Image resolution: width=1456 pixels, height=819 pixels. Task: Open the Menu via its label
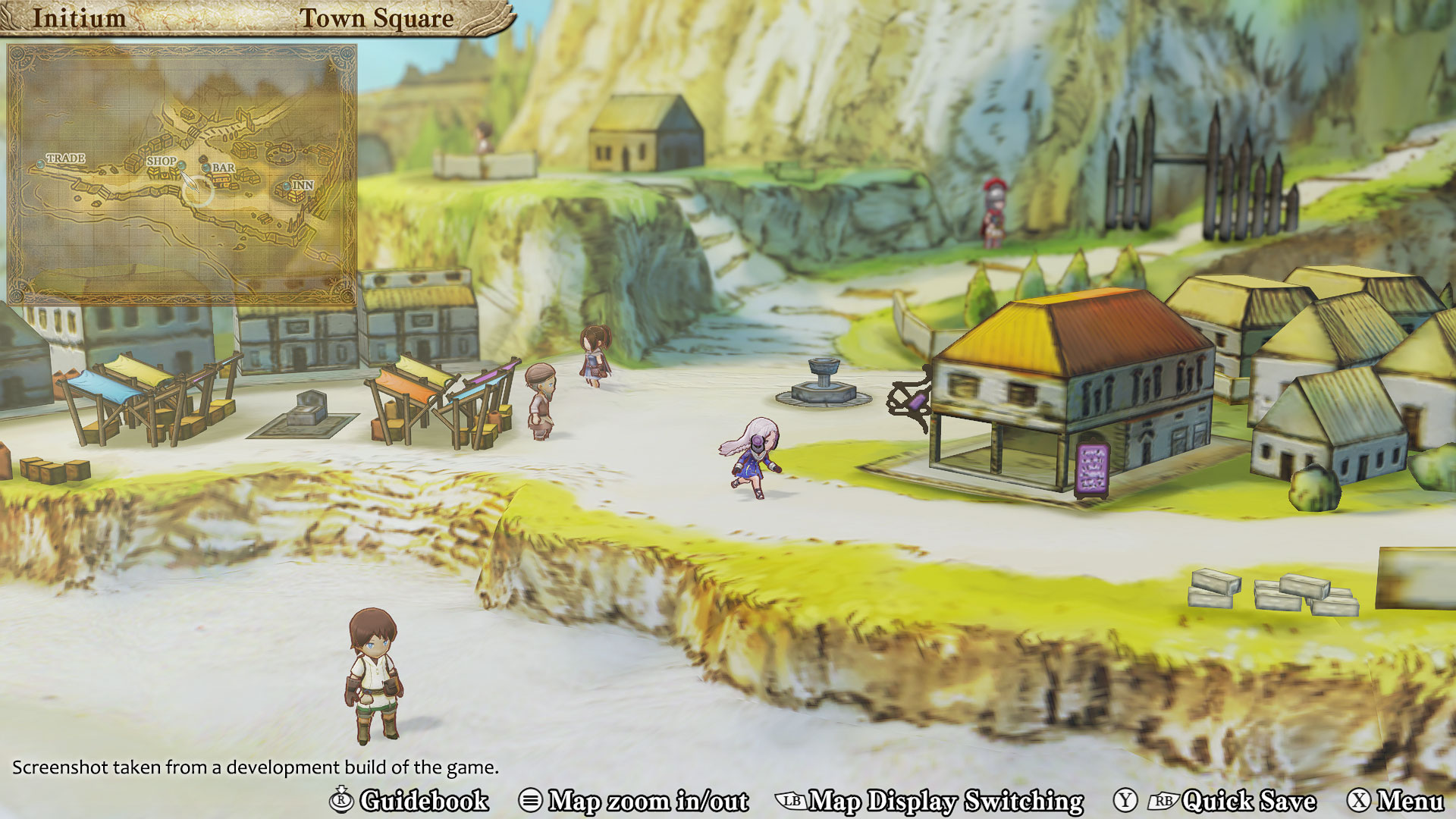pyautogui.click(x=1409, y=801)
